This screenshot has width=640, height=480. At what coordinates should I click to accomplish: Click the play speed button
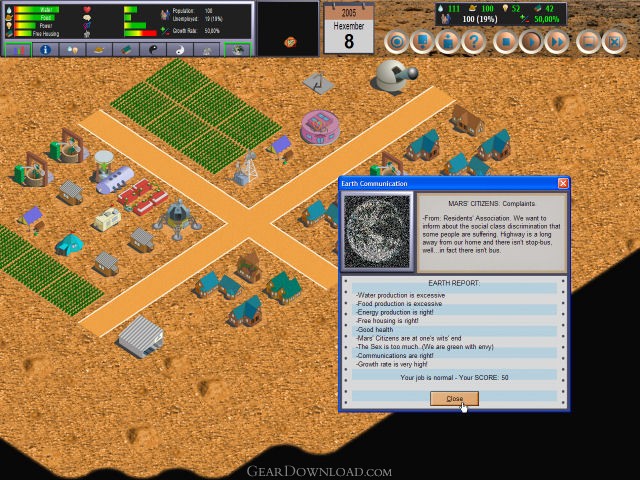(x=532, y=42)
